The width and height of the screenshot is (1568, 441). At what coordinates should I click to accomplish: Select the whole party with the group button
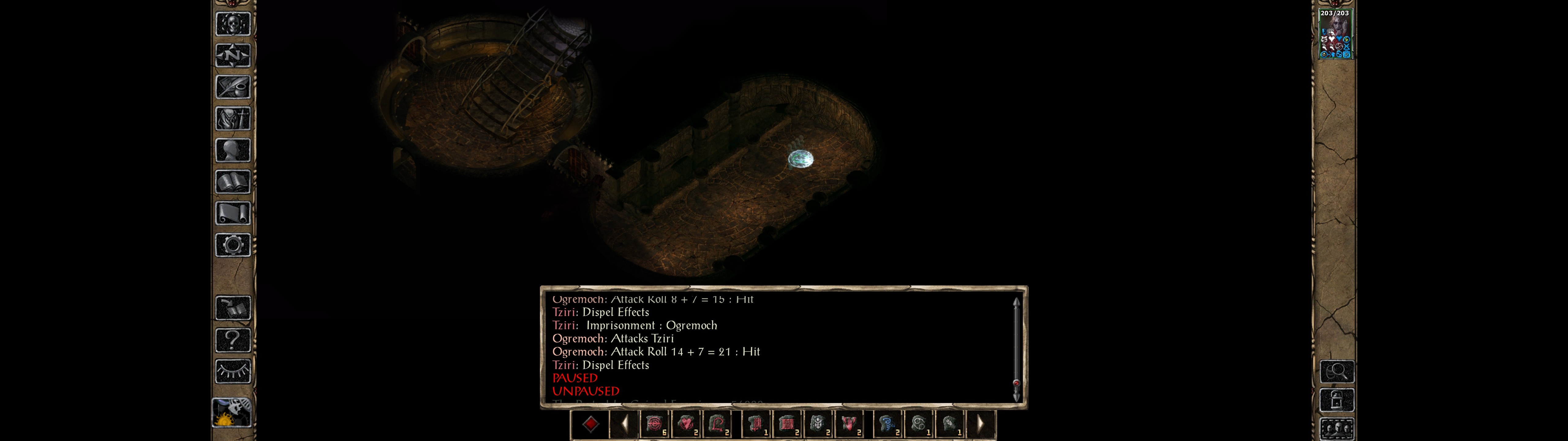[1336, 429]
